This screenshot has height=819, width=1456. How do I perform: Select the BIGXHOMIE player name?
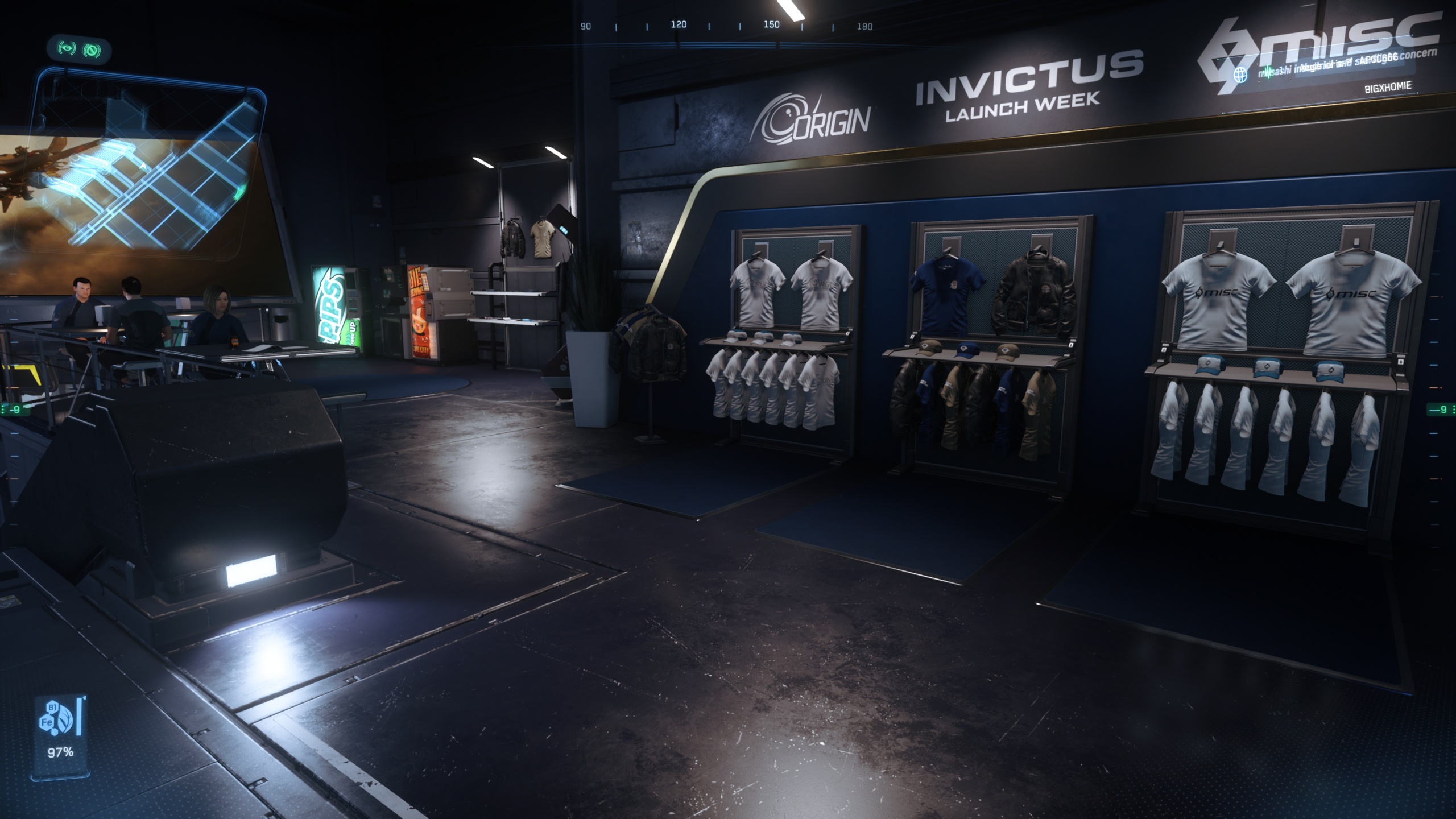coord(1388,88)
